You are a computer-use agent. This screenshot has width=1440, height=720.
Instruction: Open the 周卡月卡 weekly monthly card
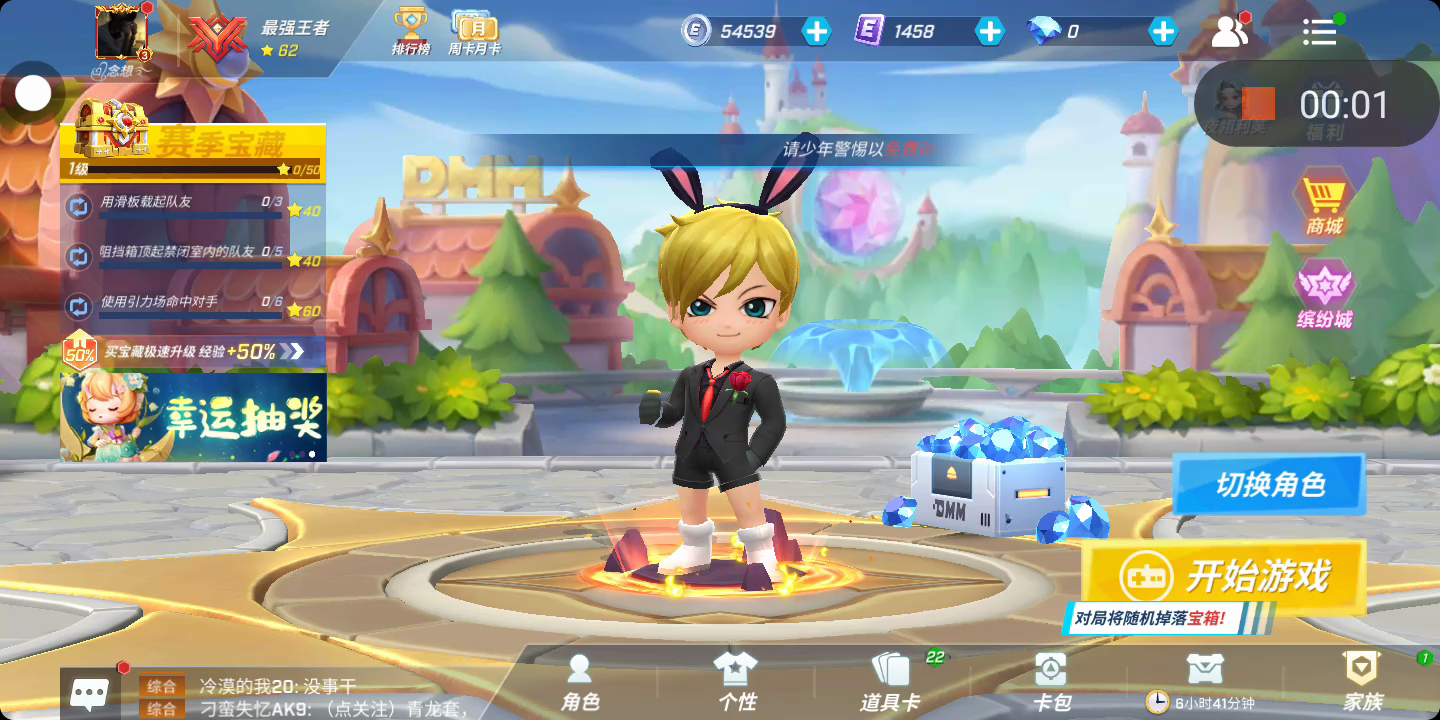(x=474, y=31)
